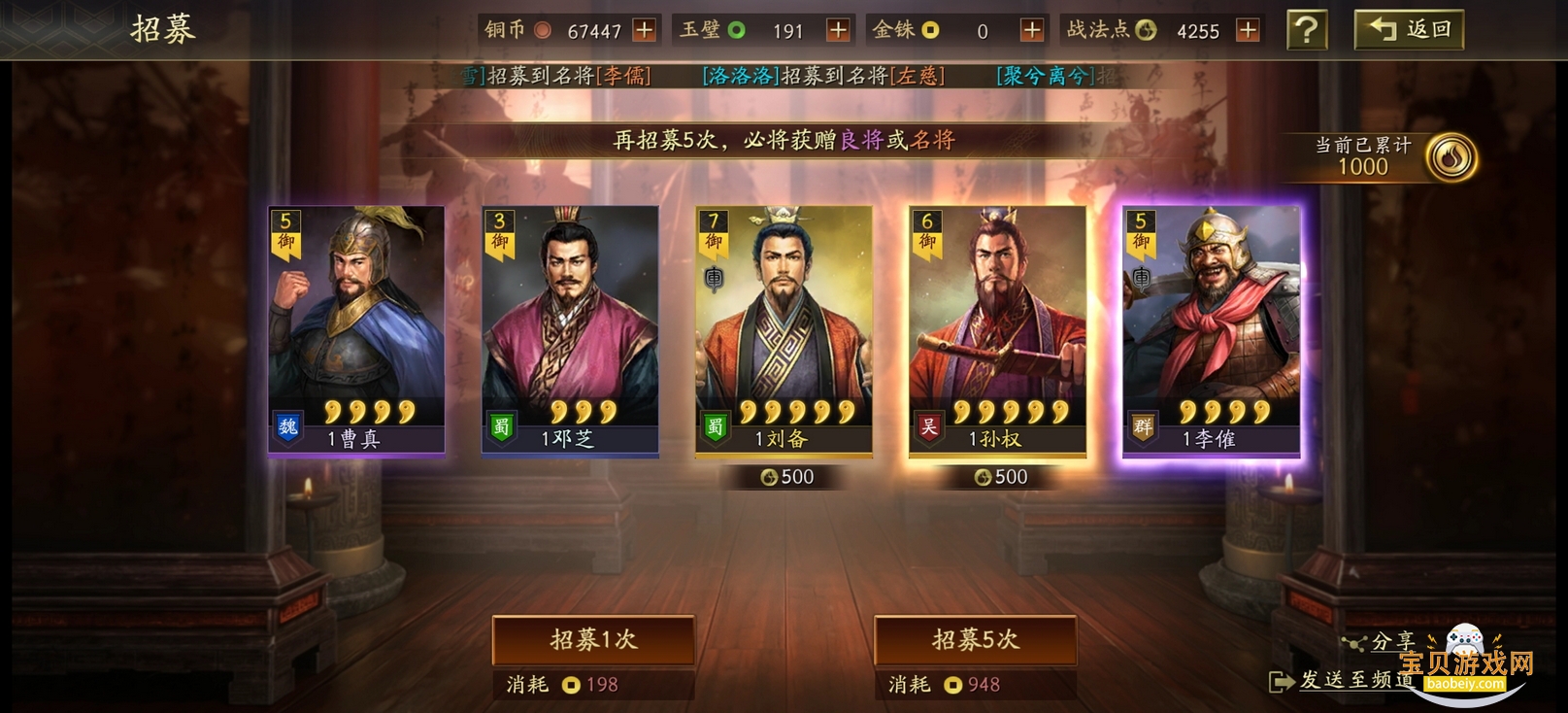Select the 邓芝 character card
The height and width of the screenshot is (713, 1568).
pyautogui.click(x=568, y=330)
